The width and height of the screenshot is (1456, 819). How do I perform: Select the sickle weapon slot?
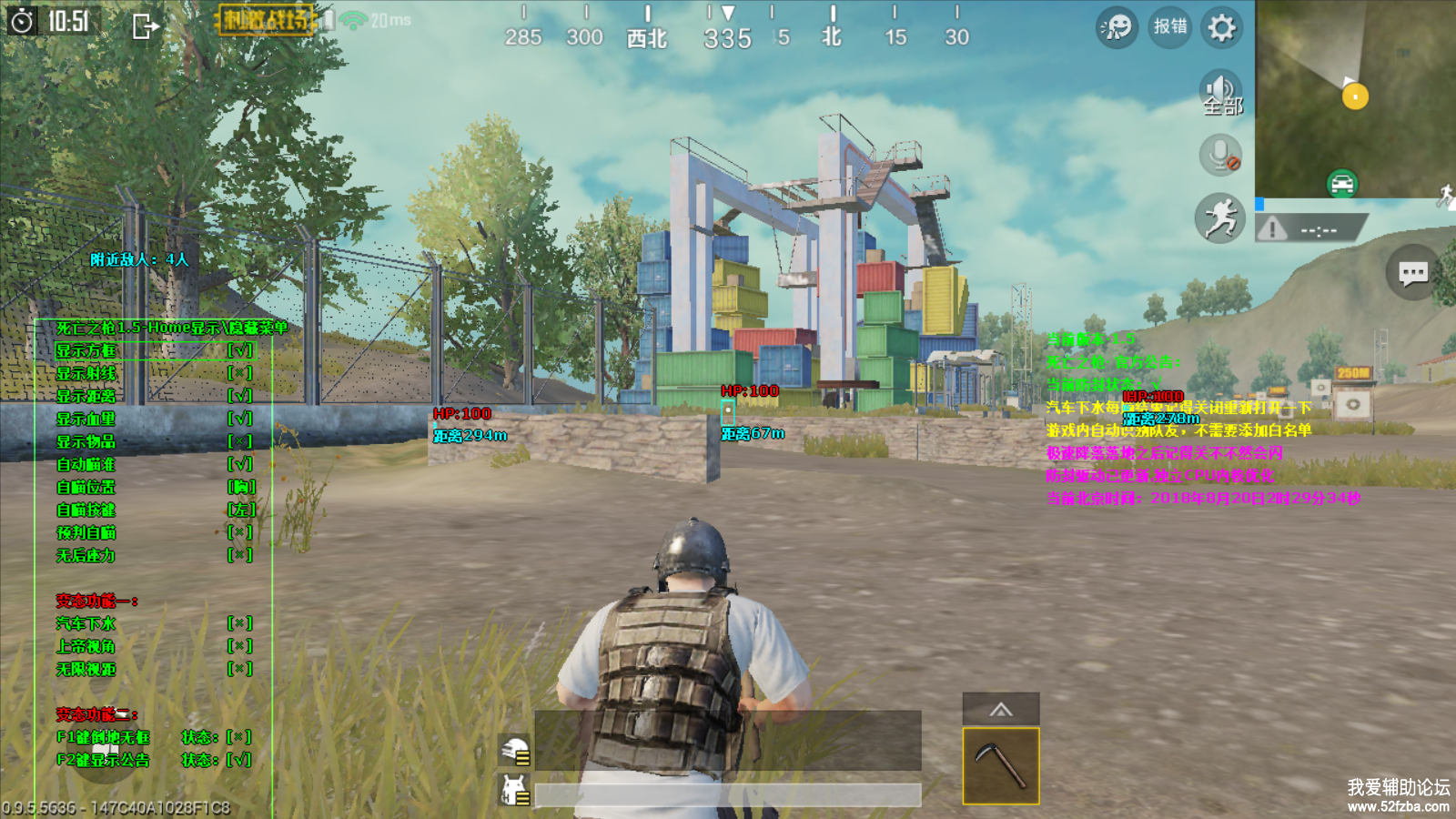tap(1001, 765)
